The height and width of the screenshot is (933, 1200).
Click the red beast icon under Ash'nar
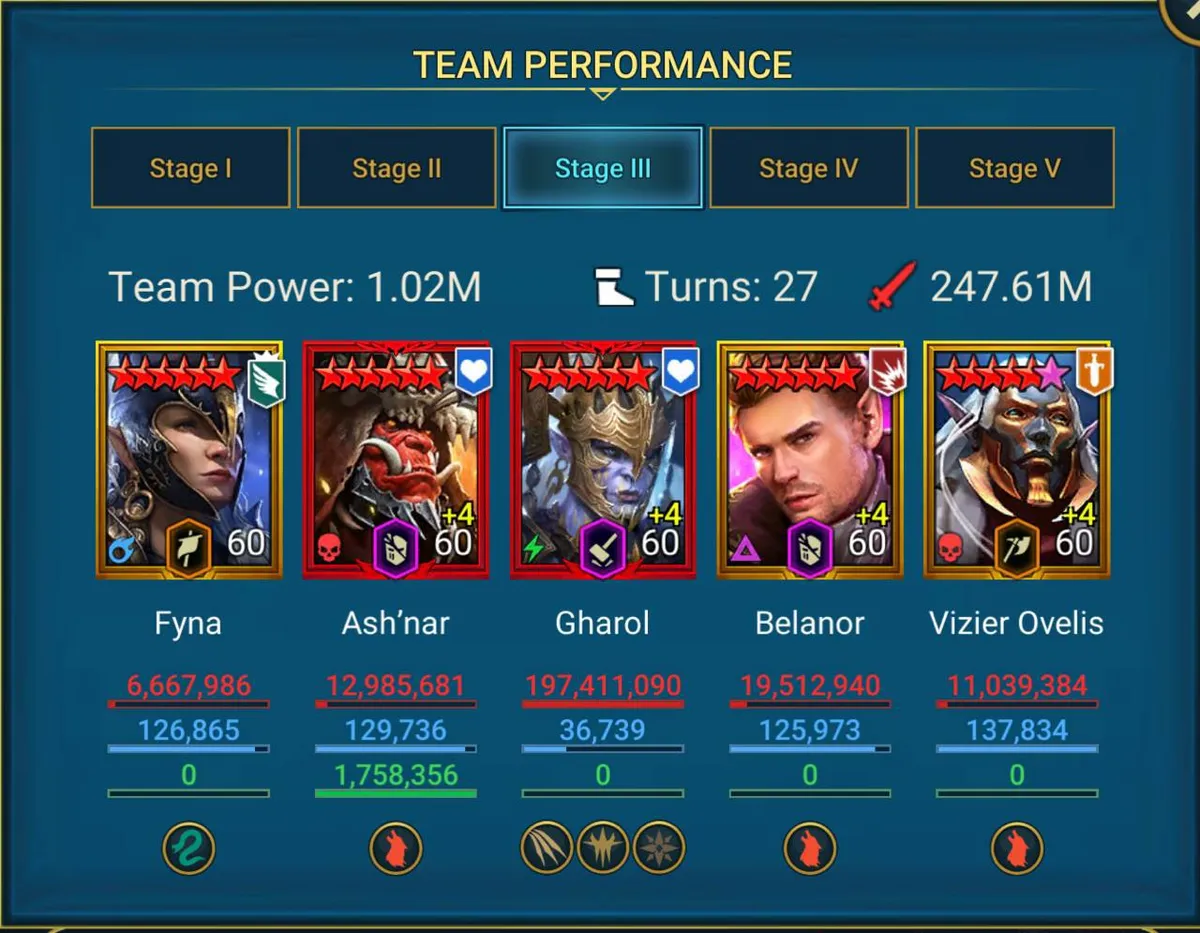point(396,849)
